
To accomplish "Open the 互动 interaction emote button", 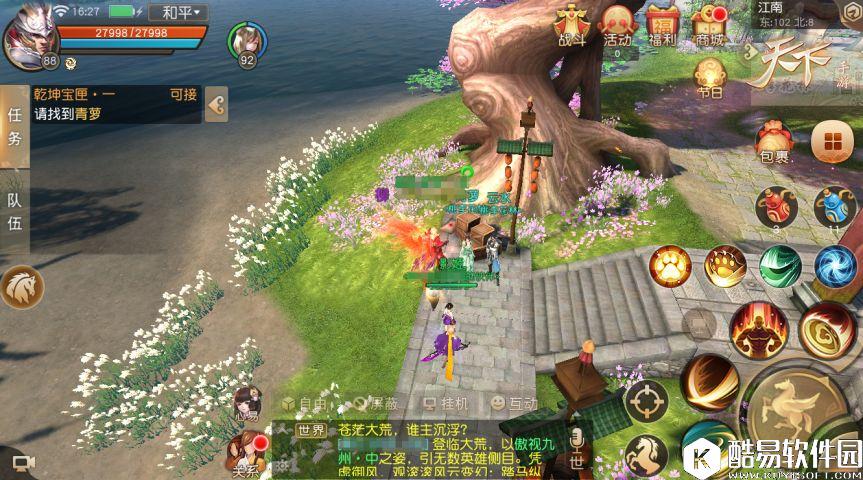I will (x=514, y=403).
